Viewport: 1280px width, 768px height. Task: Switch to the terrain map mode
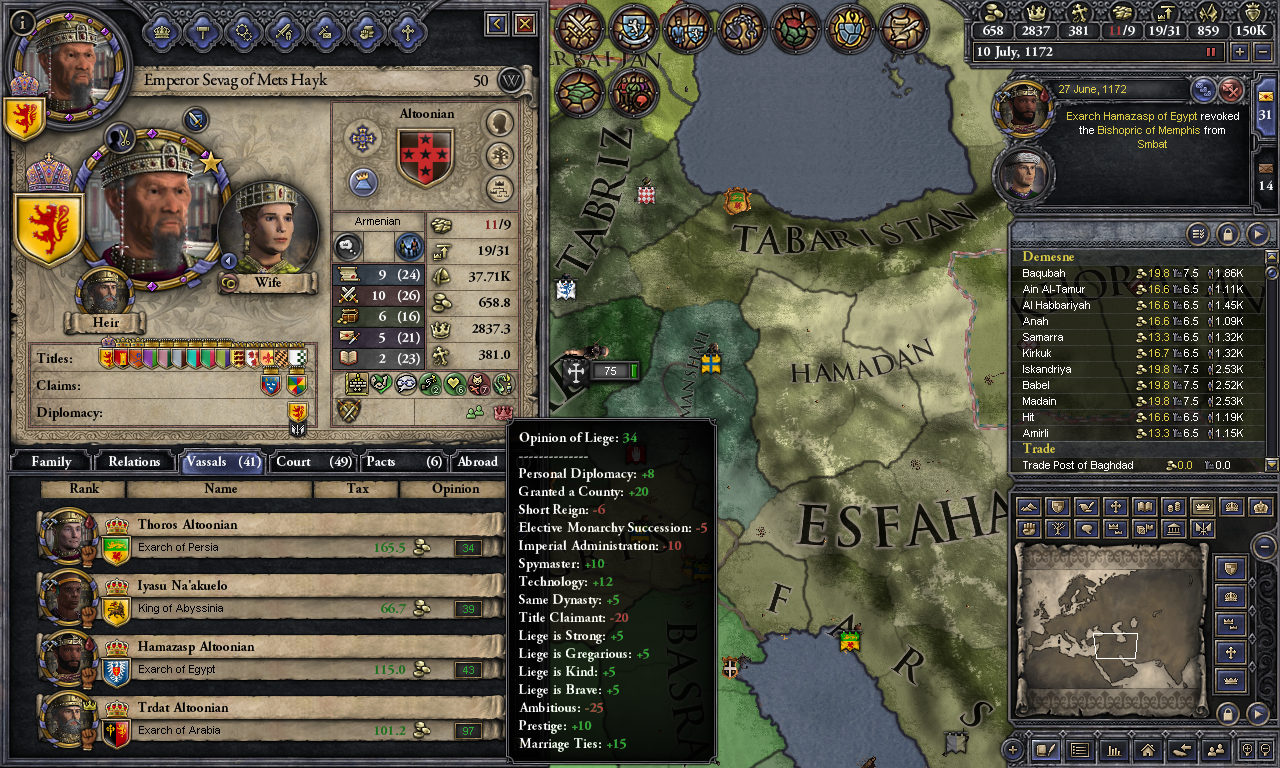1027,507
